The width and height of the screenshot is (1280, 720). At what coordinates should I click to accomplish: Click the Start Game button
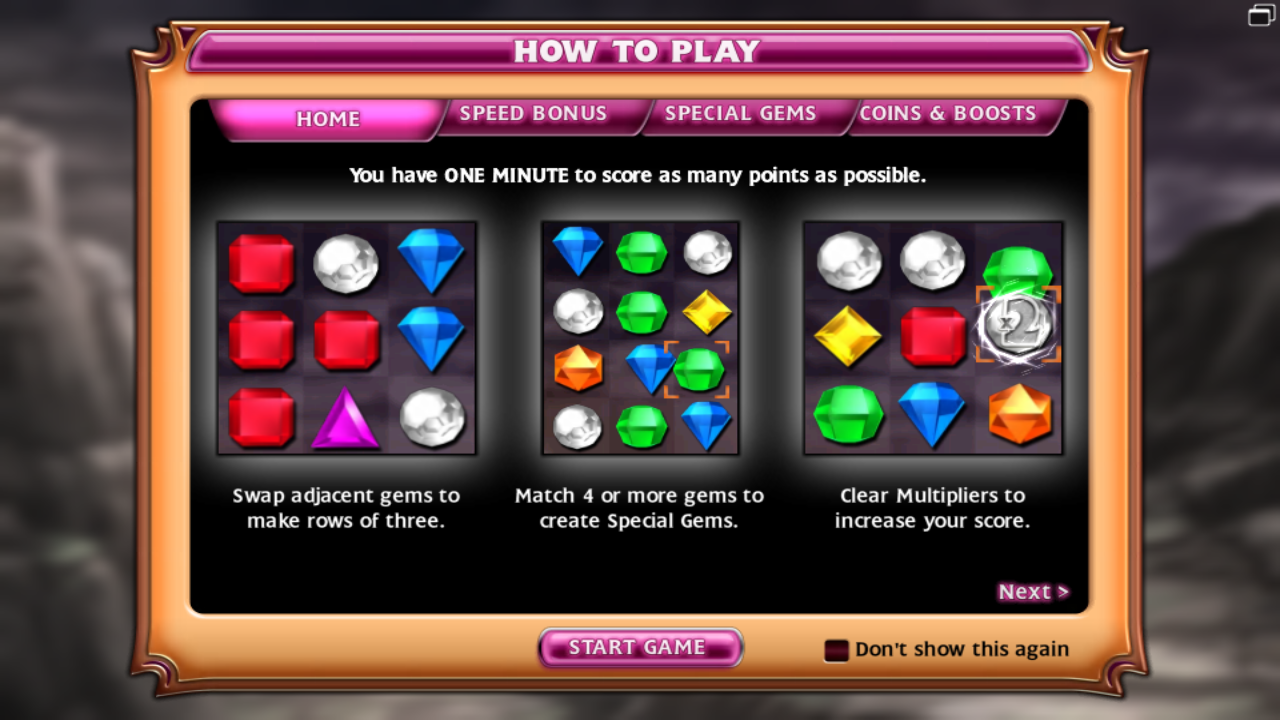coord(639,648)
